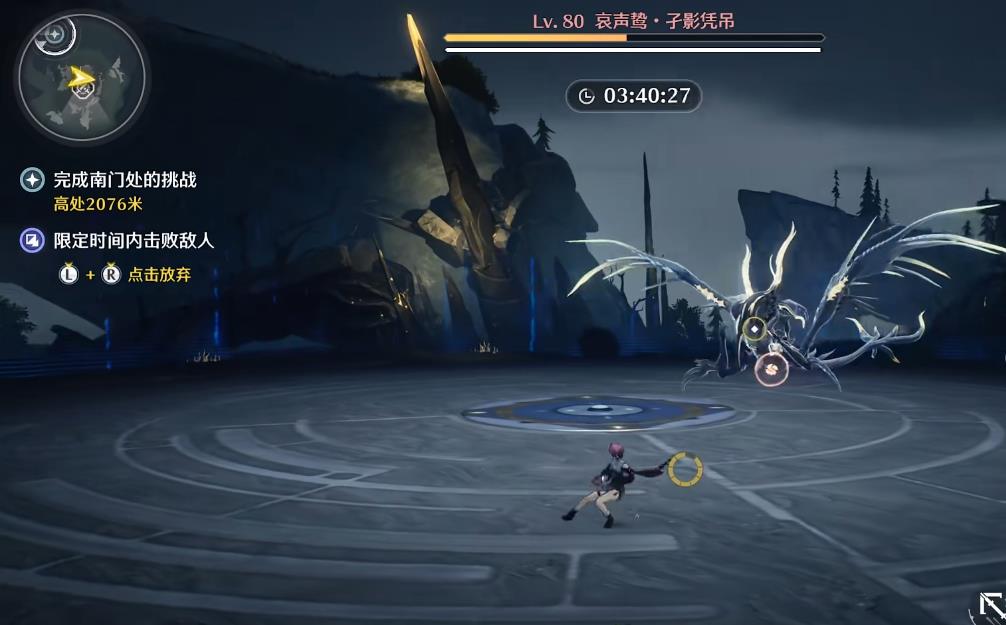Select the 限定时间内击败敌人 challenge objective
Image resolution: width=1006 pixels, height=625 pixels.
pos(133,241)
